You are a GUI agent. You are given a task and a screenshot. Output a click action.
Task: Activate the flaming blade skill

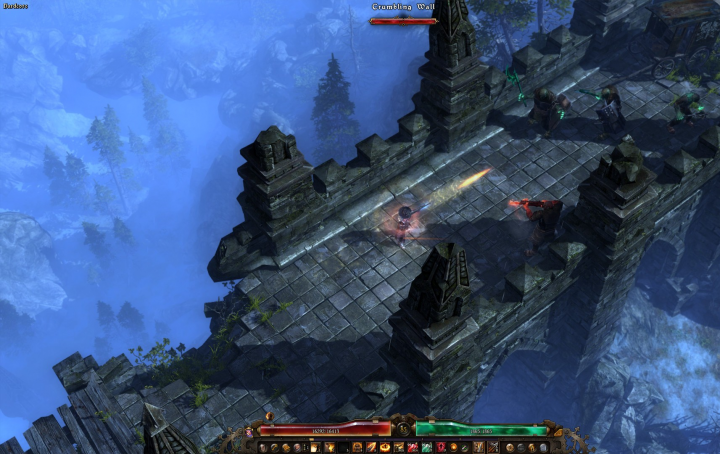pyautogui.click(x=371, y=448)
